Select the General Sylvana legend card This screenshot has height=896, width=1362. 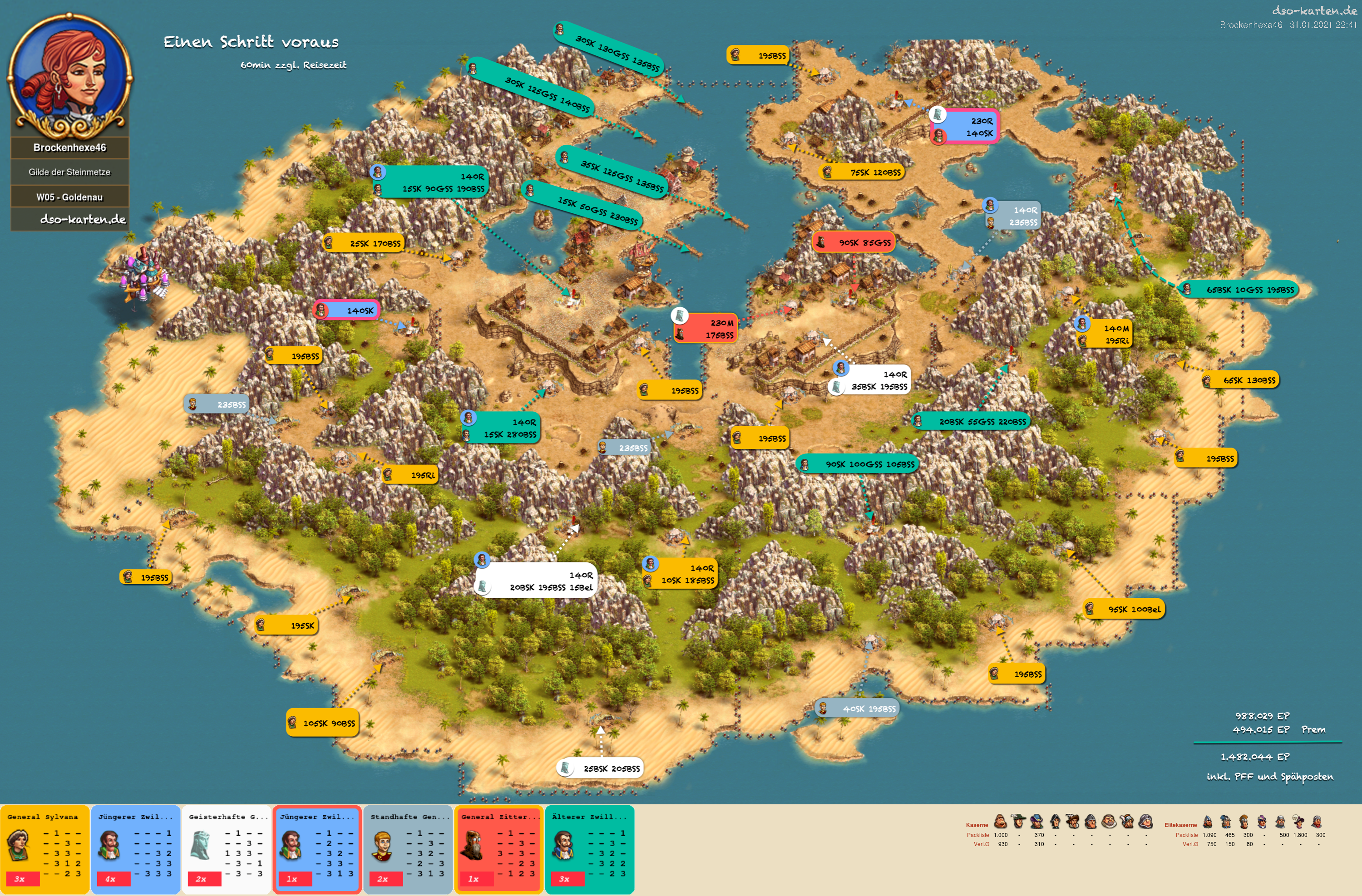(x=44, y=849)
